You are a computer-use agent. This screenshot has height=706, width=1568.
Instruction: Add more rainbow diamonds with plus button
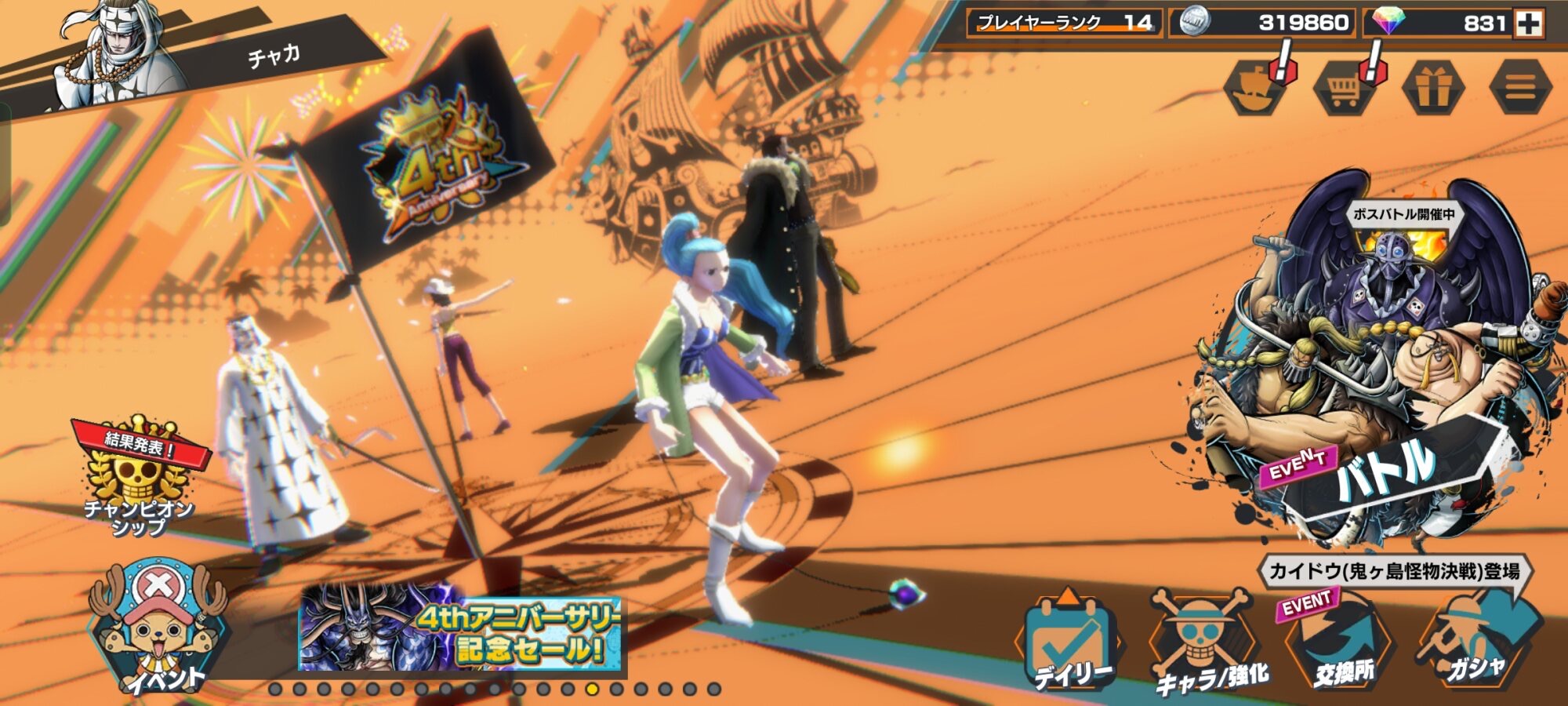click(x=1528, y=24)
